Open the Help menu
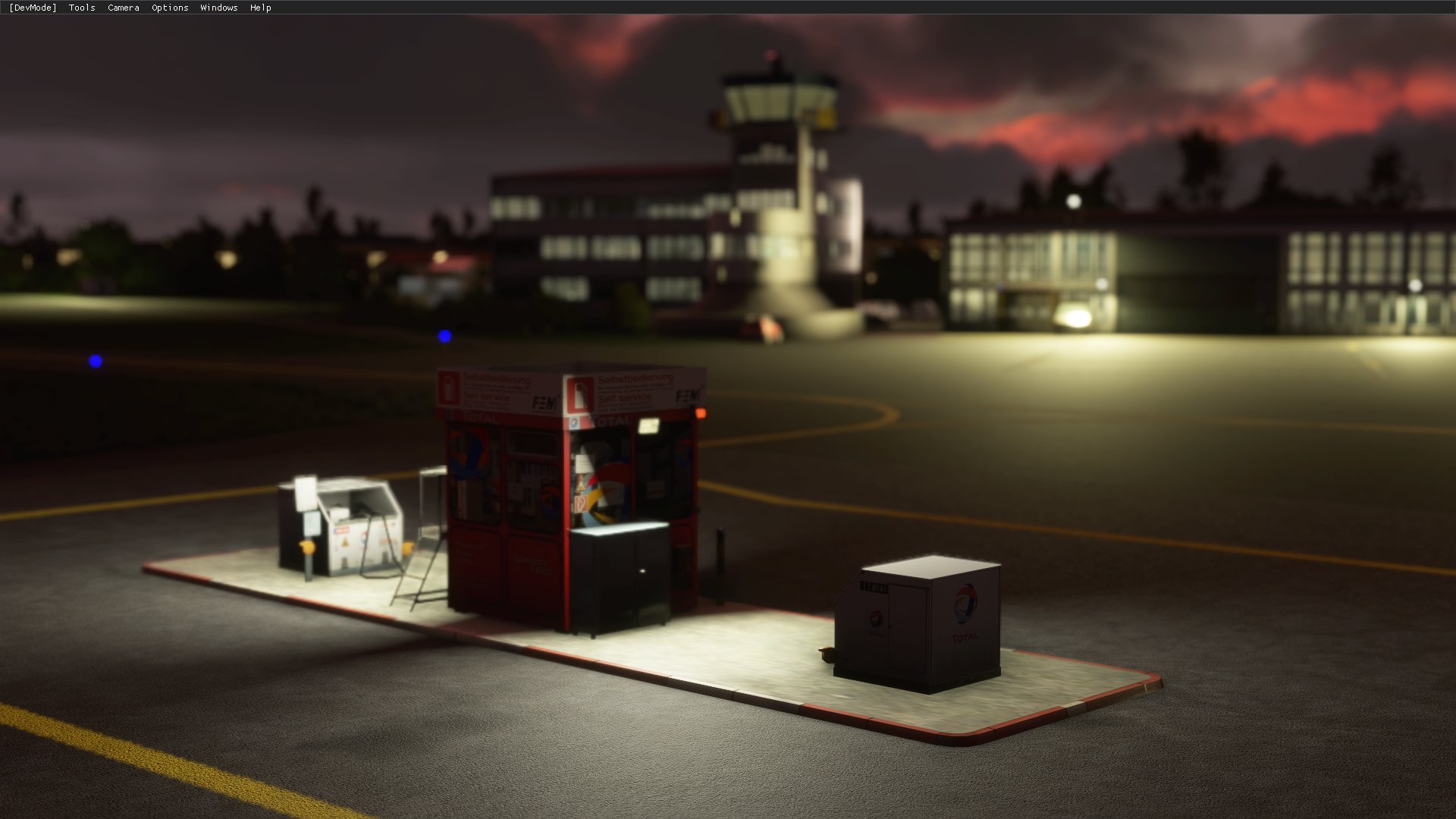1456x819 pixels. [x=260, y=8]
